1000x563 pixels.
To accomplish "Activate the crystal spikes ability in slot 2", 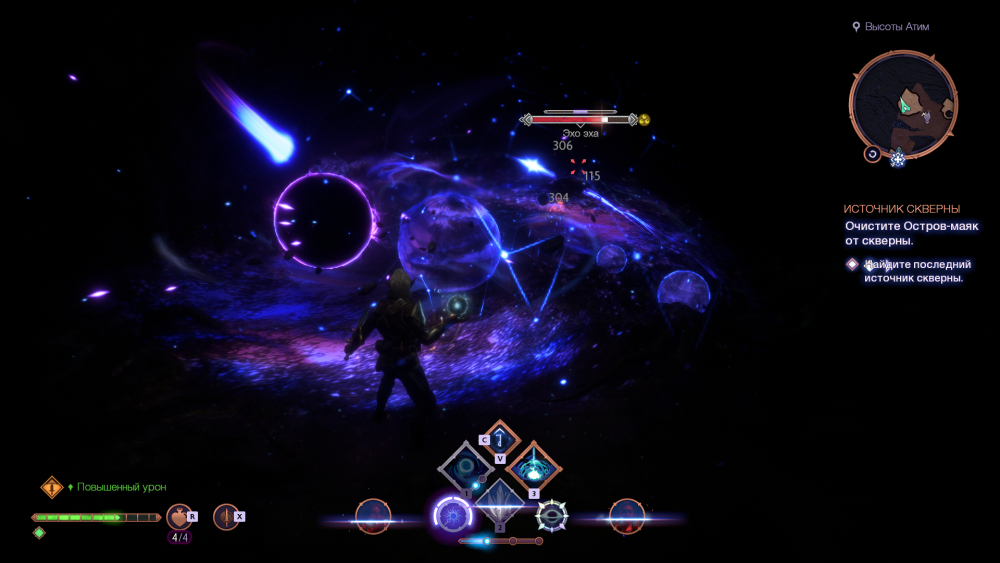I will click(x=499, y=505).
